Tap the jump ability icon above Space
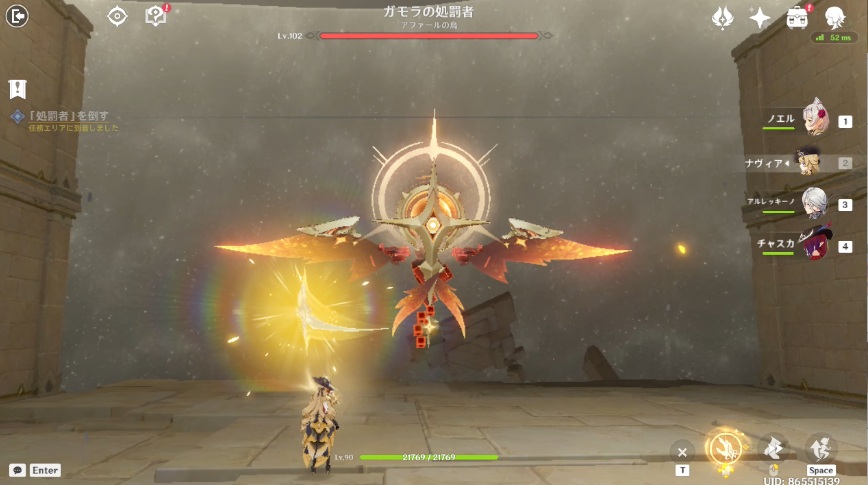 820,448
